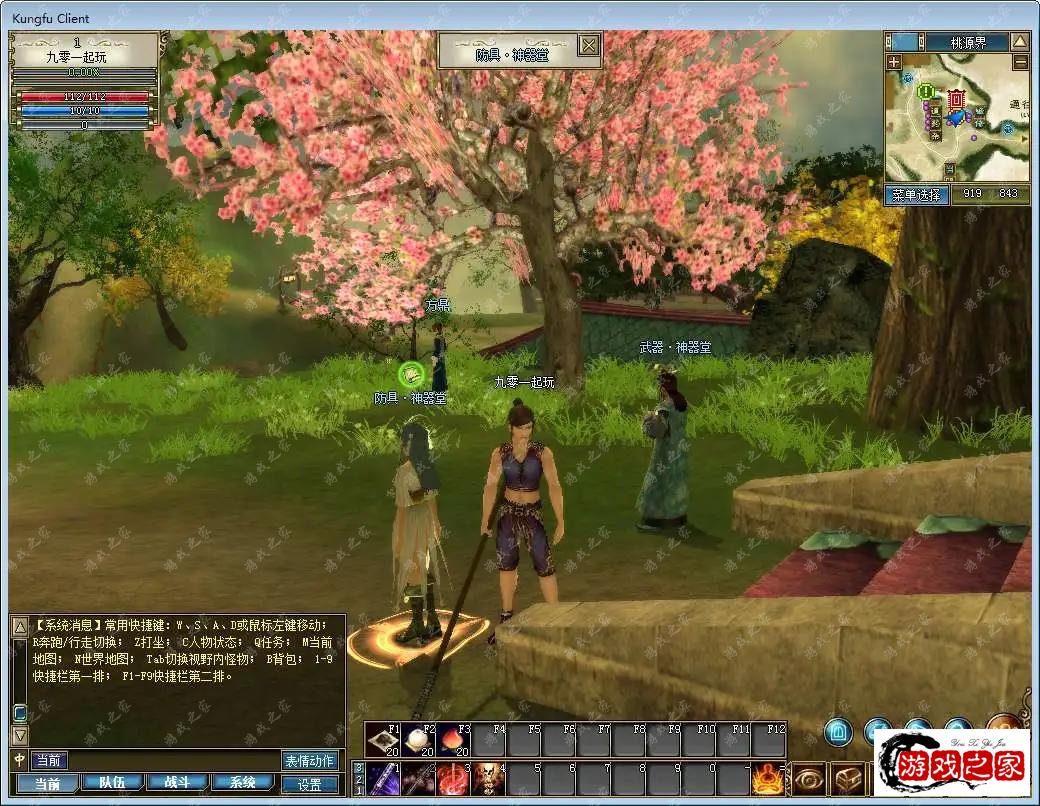
Task: Zoom in the minimap with the plus button
Action: [894, 62]
